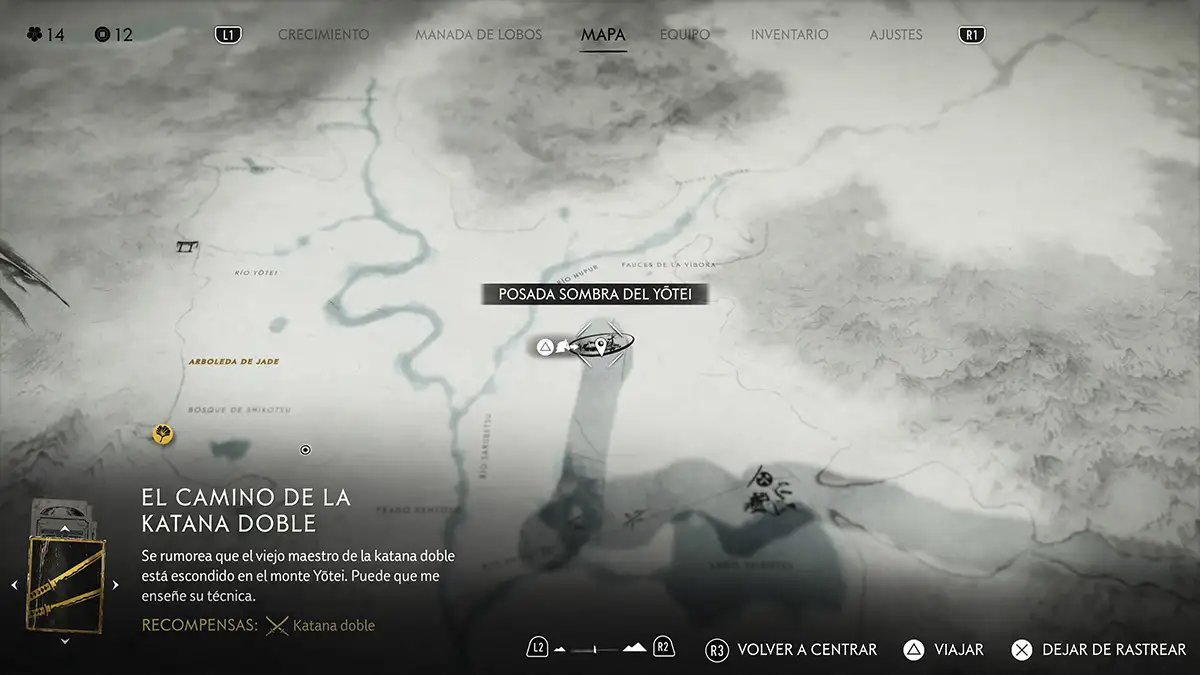The width and height of the screenshot is (1200, 675).
Task: Show the next quest card with right arrow
Action: coord(116,585)
